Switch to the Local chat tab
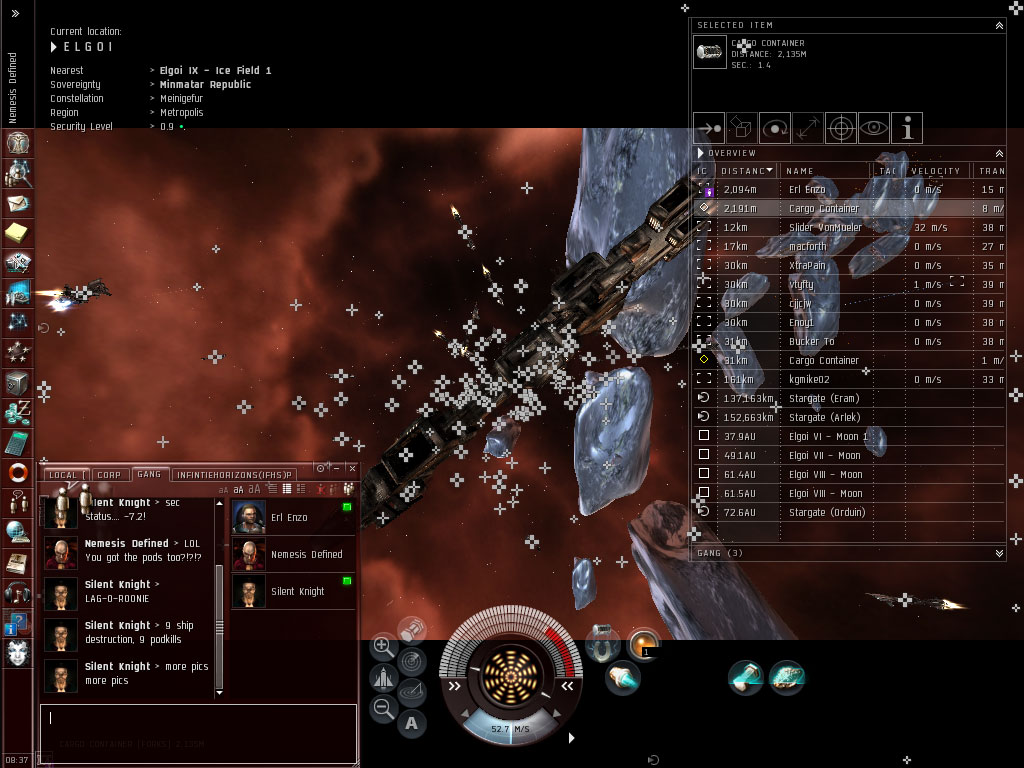This screenshot has height=768, width=1024. 63,474
